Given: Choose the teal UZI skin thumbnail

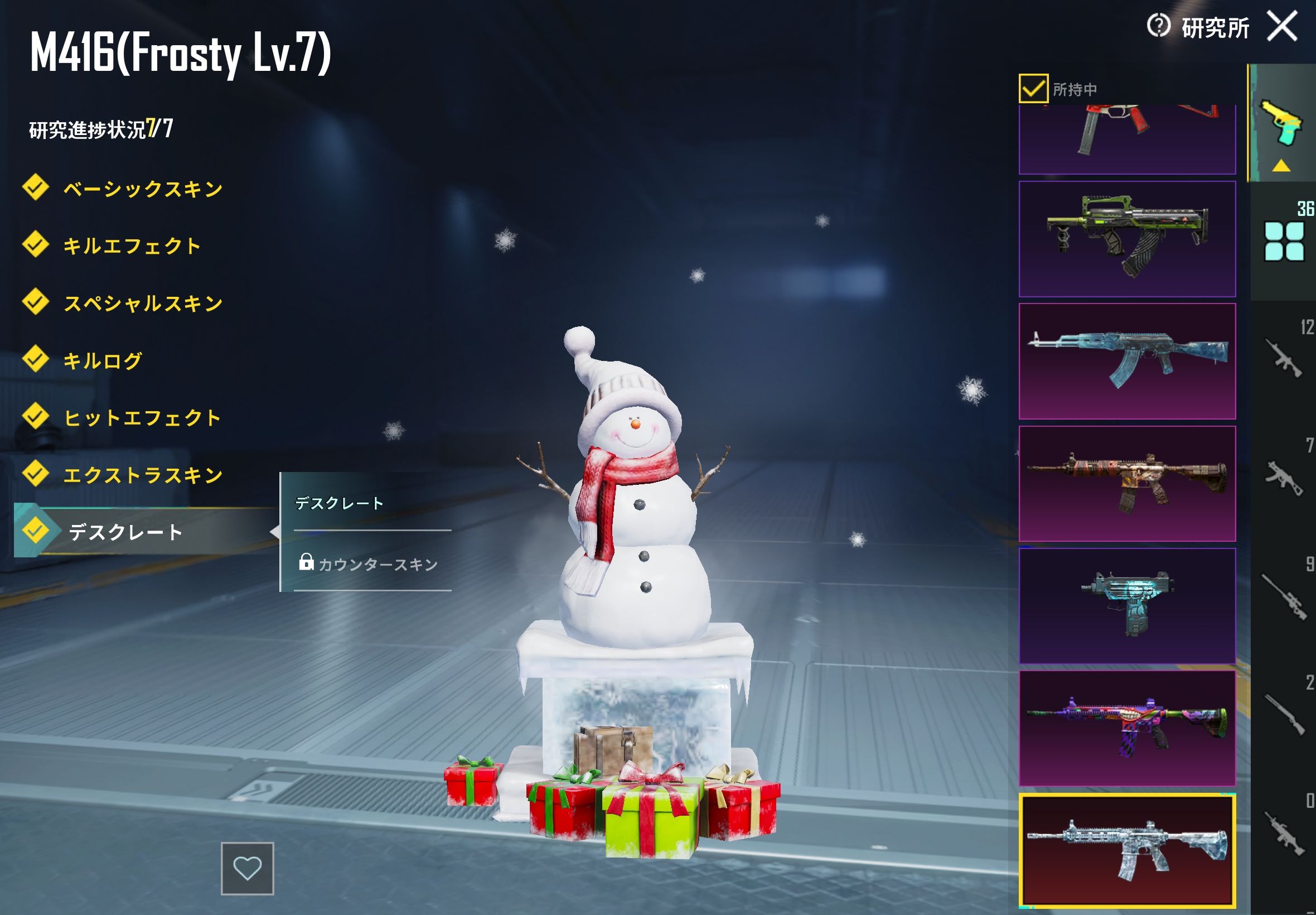Looking at the screenshot, I should pos(1126,605).
